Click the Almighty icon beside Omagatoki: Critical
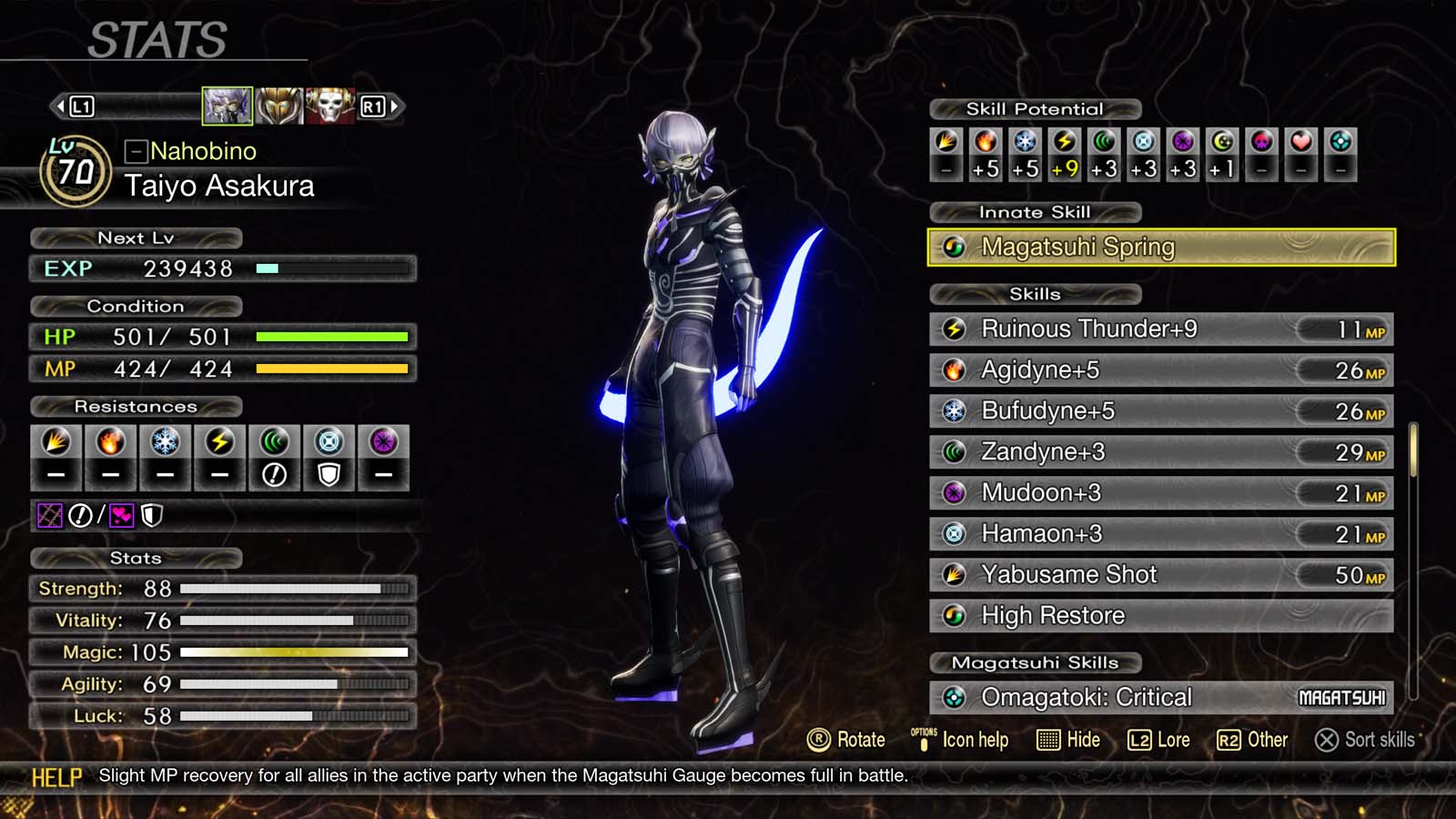The height and width of the screenshot is (819, 1456). [954, 697]
